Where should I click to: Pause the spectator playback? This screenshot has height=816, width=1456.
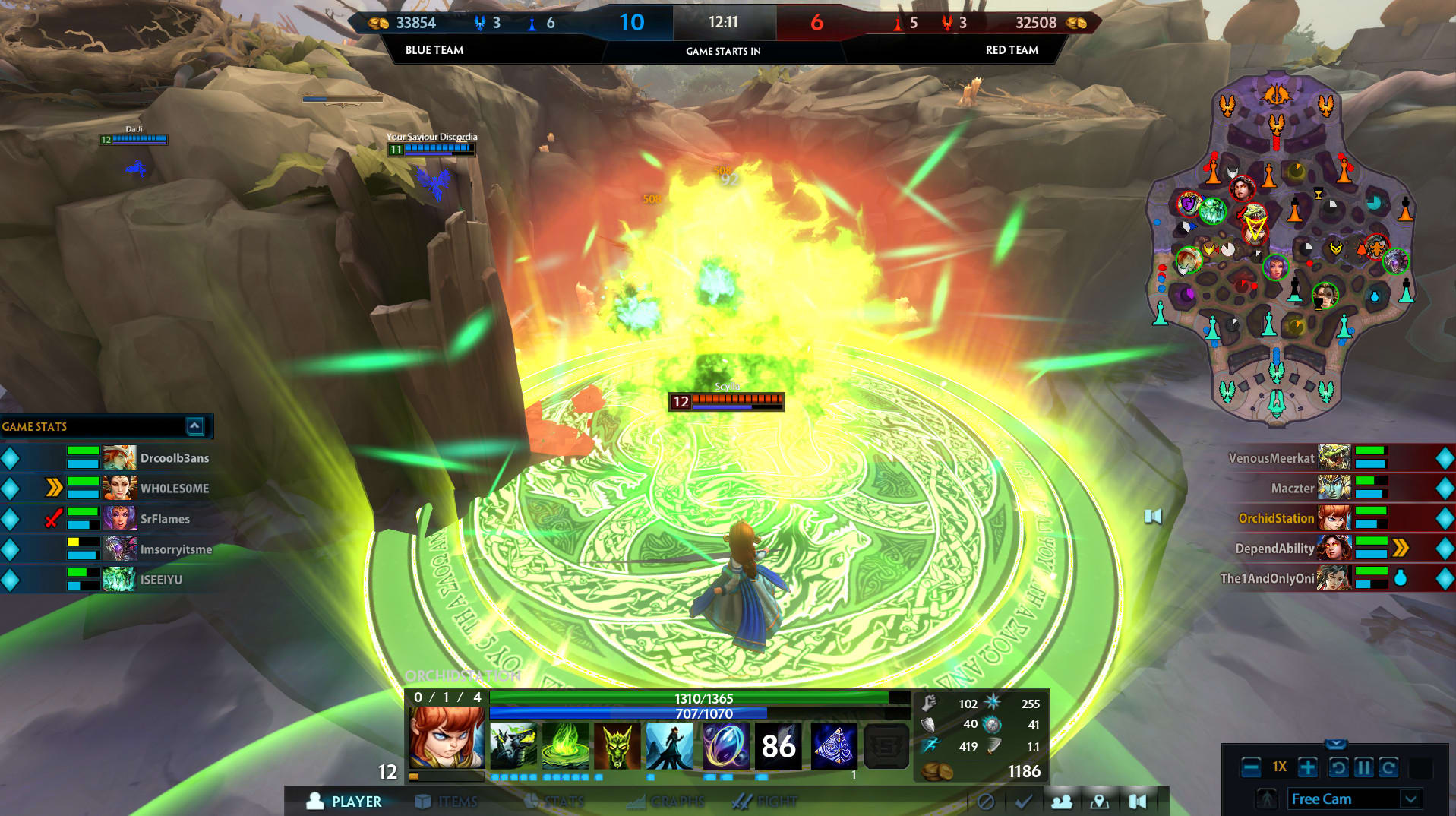1363,768
